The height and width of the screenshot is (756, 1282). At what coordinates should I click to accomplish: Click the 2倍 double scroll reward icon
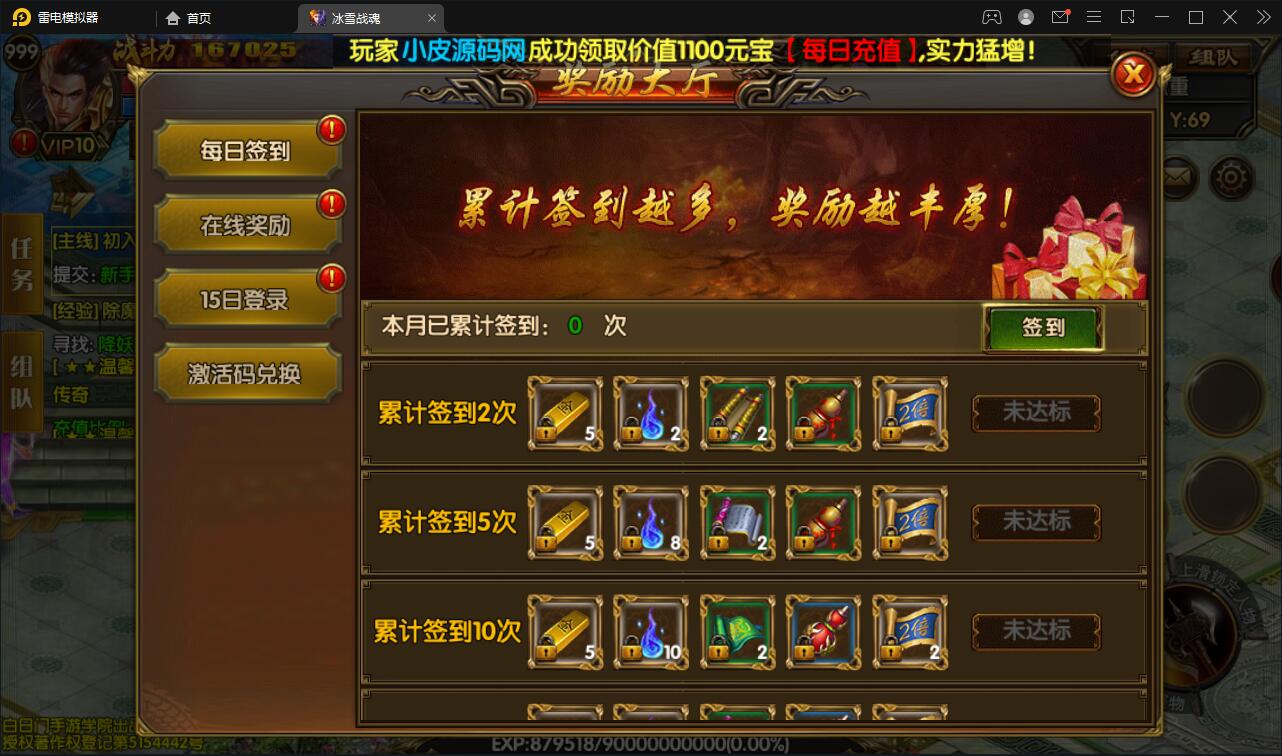tap(908, 413)
